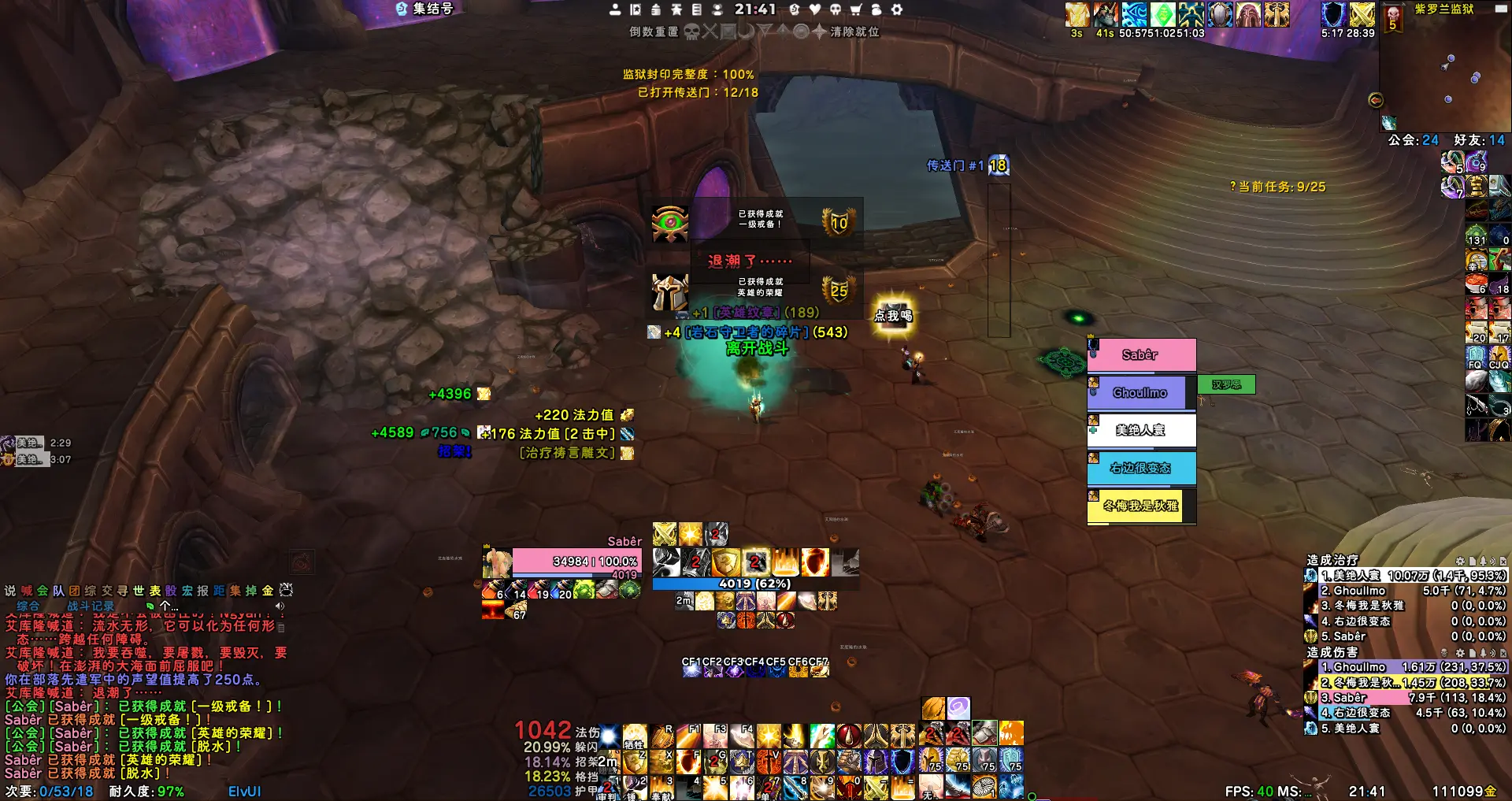Select the crescent moon raid marker
Screen dimensions: 1512x801
(x=746, y=32)
